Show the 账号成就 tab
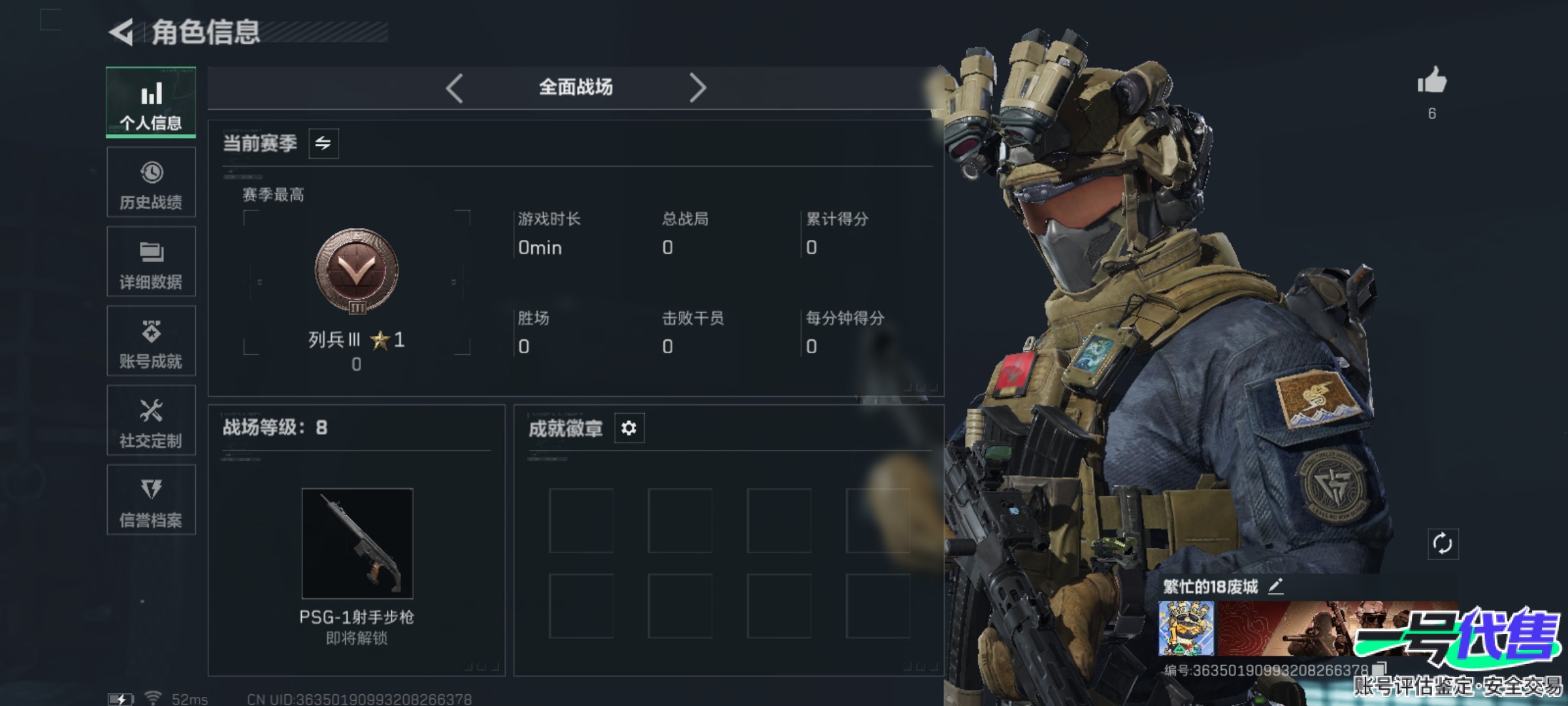Screen dimensions: 1568x706 (151, 341)
